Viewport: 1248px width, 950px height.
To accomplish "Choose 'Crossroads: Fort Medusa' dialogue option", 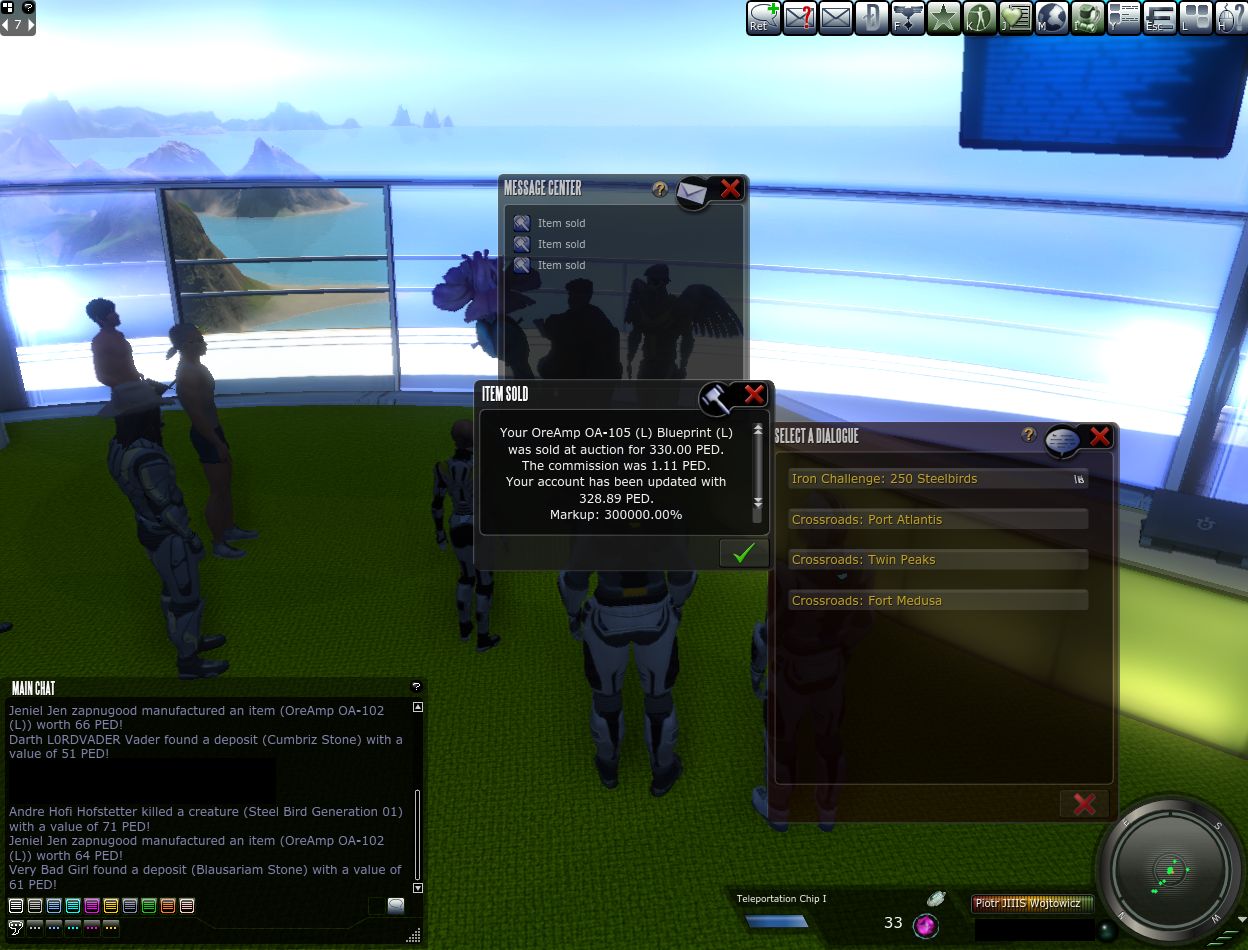I will pos(937,601).
